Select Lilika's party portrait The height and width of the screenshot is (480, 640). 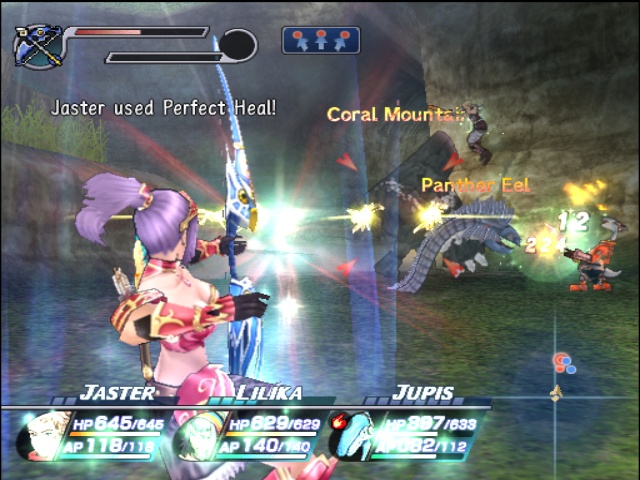[x=195, y=436]
